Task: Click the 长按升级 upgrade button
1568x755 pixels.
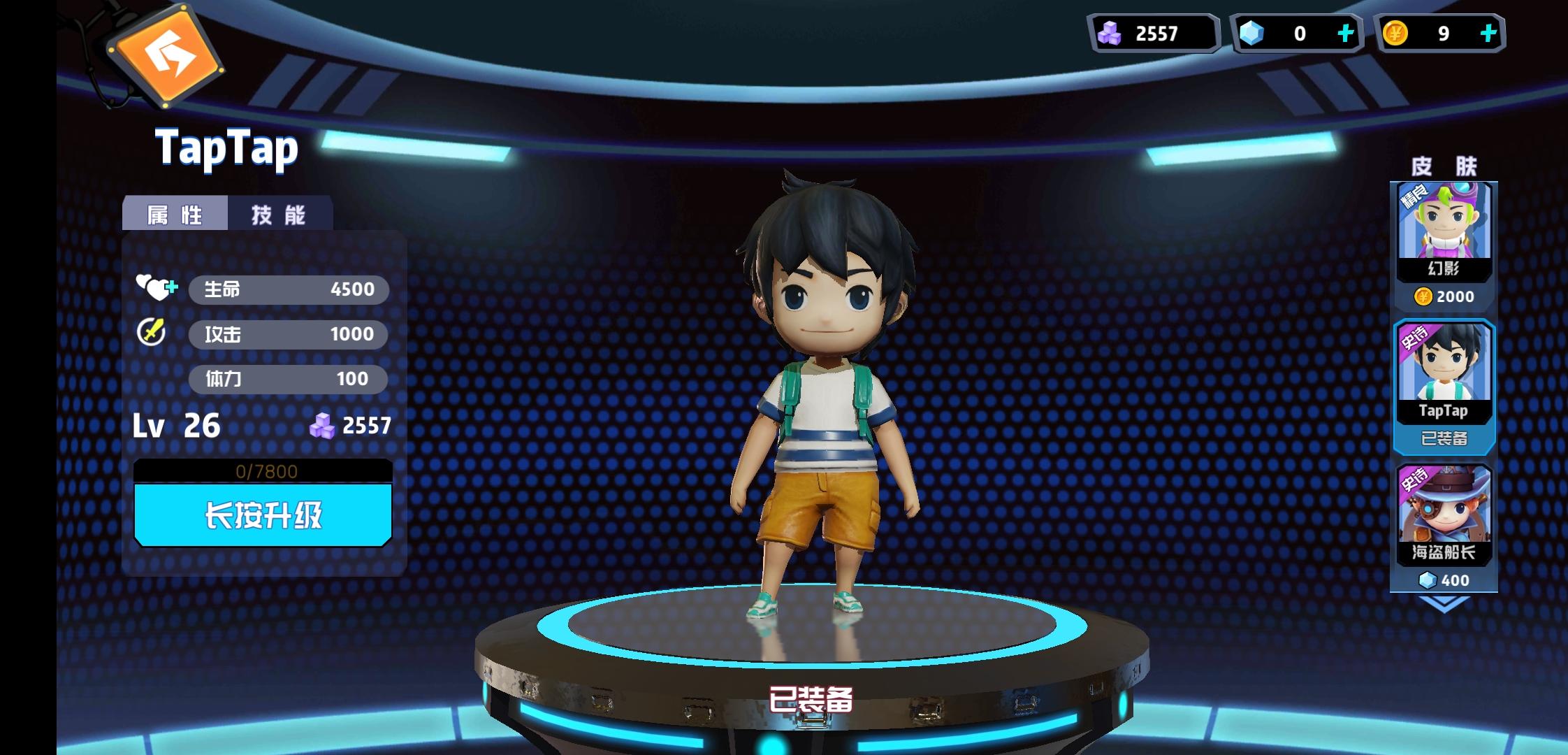Action: point(263,515)
